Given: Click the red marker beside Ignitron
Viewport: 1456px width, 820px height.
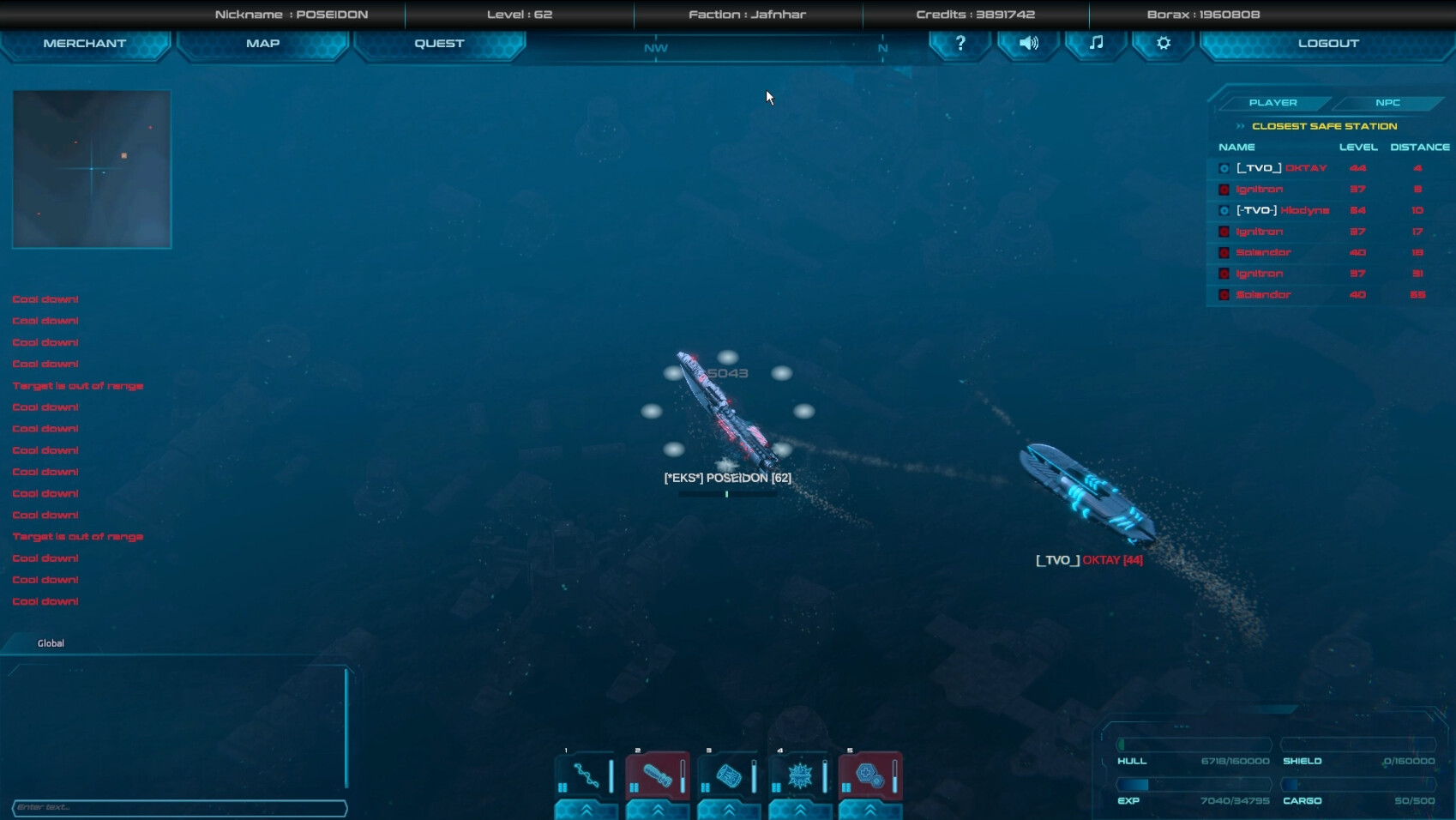Looking at the screenshot, I should coord(1224,189).
